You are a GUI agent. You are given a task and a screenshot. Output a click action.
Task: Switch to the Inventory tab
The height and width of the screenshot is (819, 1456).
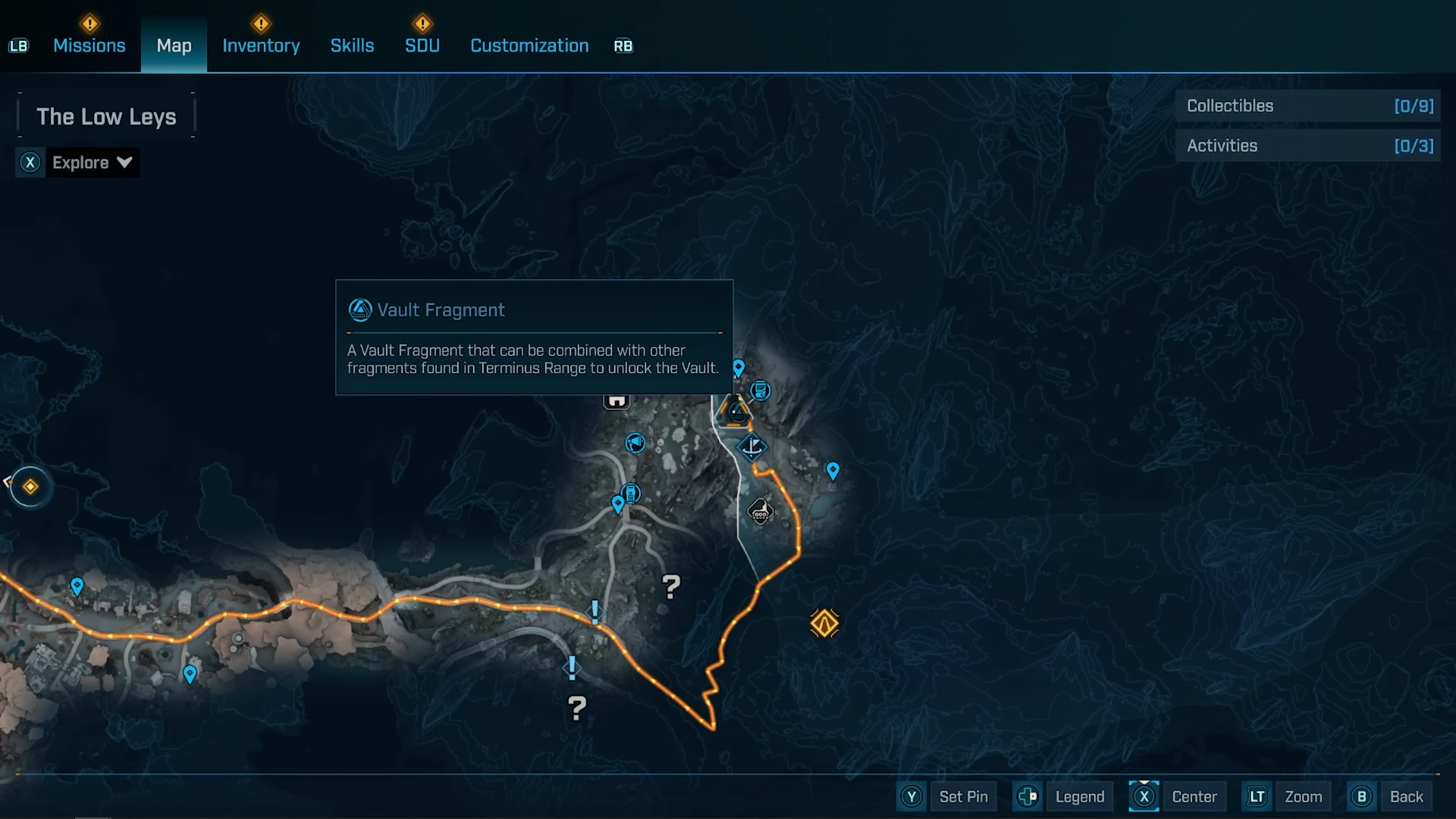261,45
